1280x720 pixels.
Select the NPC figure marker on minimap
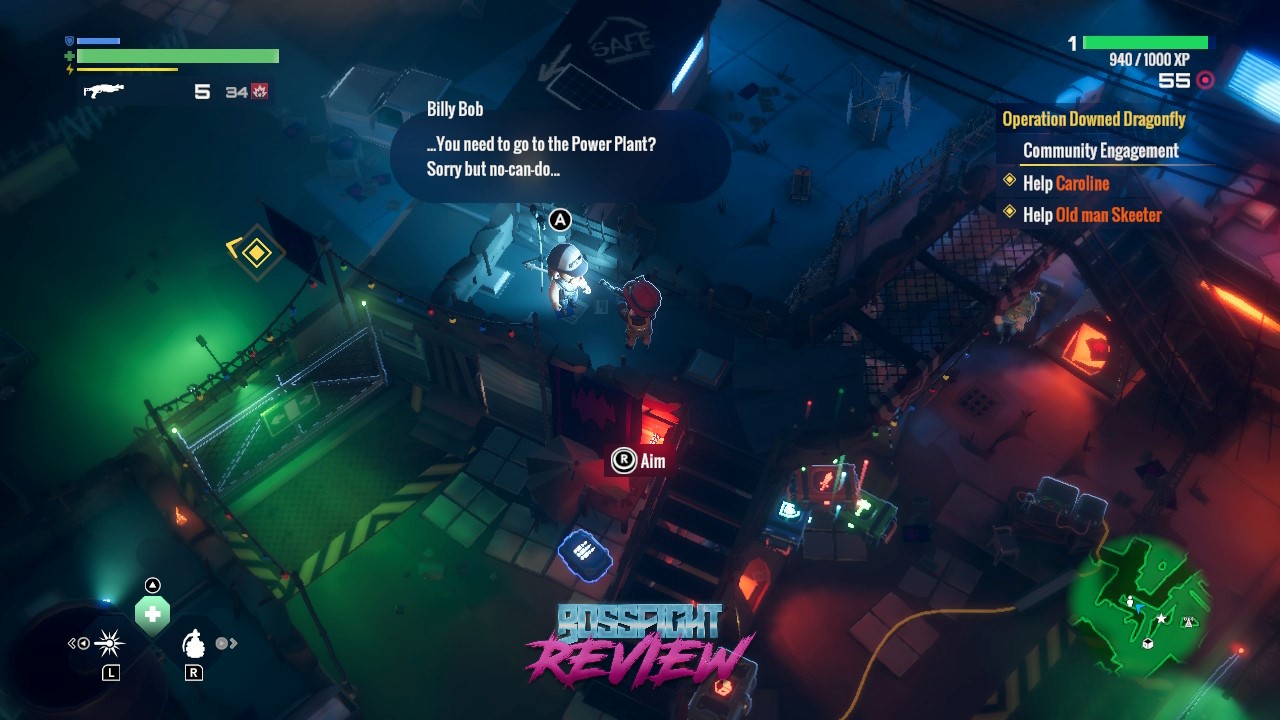(x=1130, y=602)
